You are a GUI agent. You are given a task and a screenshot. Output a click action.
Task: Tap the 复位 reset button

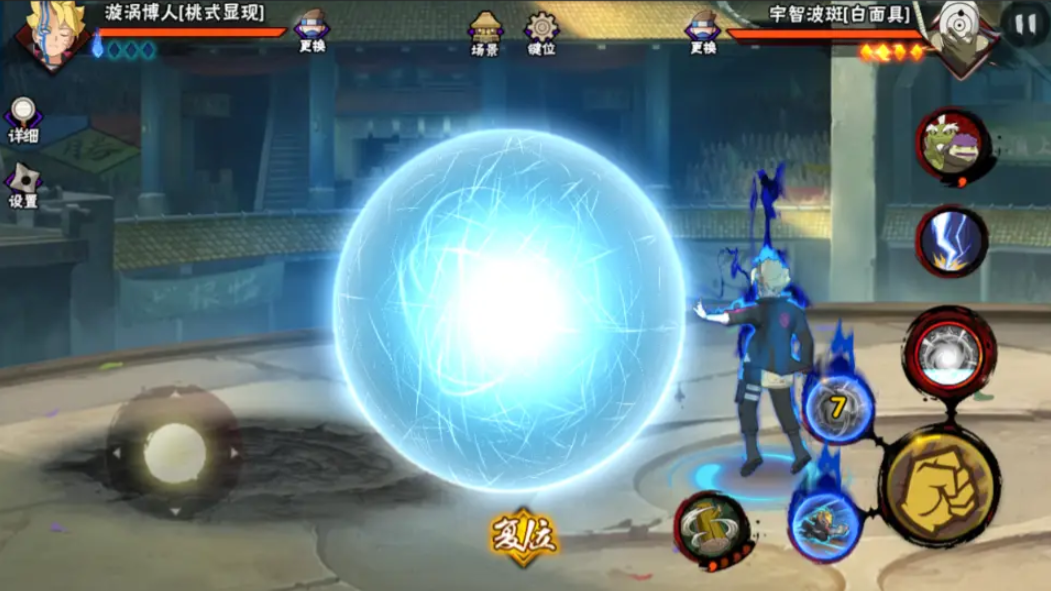(522, 539)
